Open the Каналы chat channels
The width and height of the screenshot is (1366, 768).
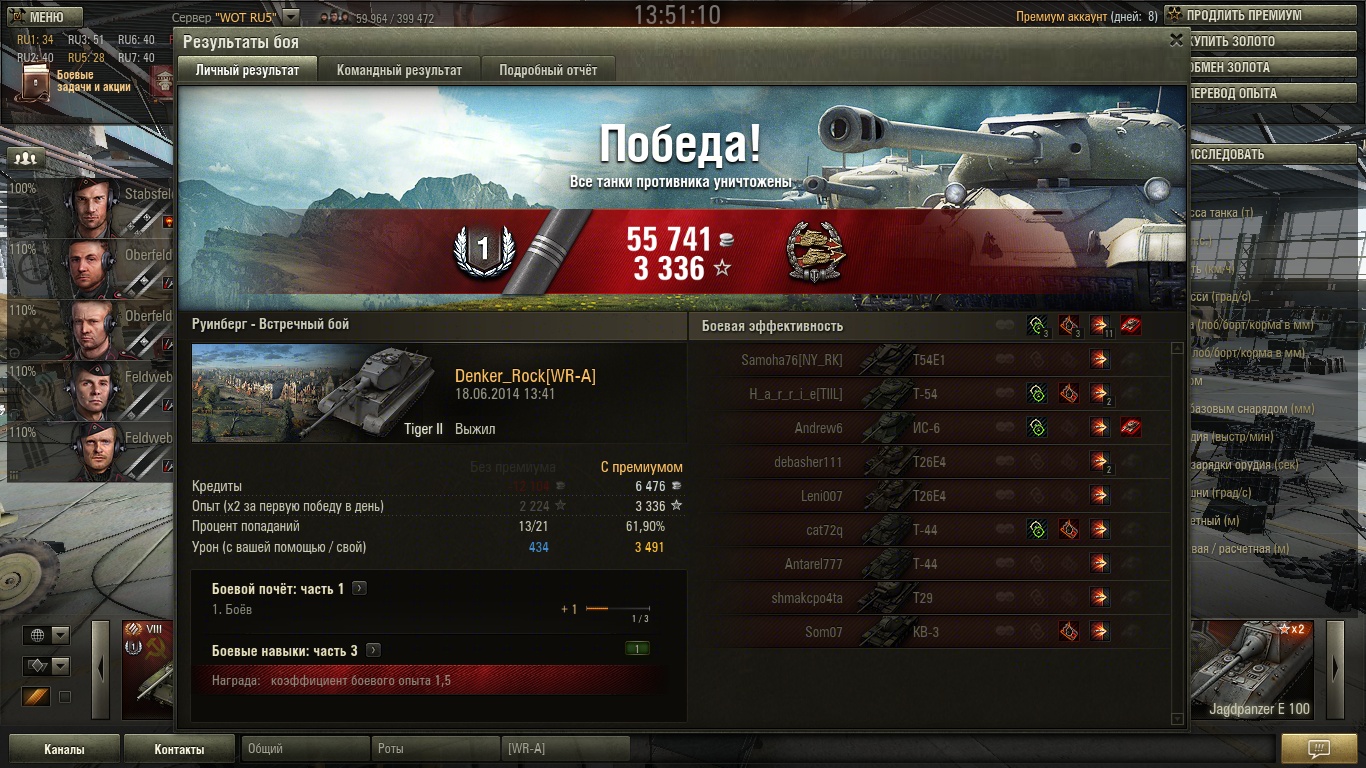pyautogui.click(x=64, y=749)
